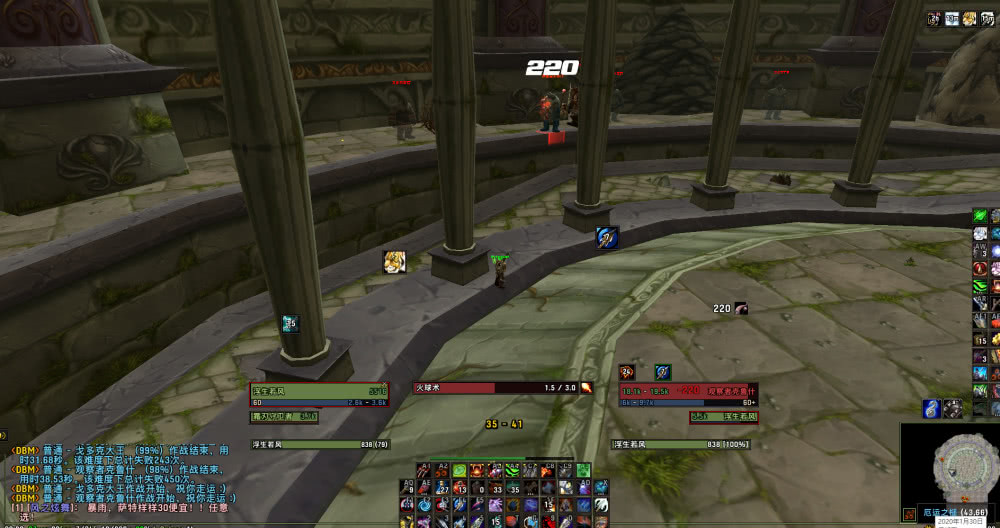The width and height of the screenshot is (1000, 528).
Task: Activate the X-keybound blue ability slot
Action: [x=602, y=487]
